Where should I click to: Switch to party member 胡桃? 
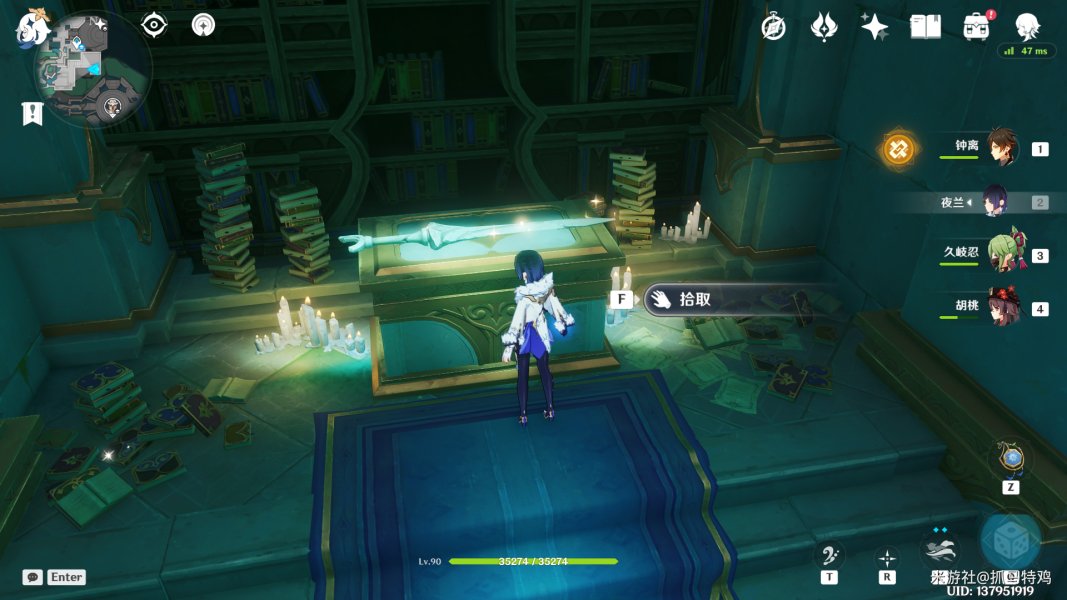coord(1001,308)
